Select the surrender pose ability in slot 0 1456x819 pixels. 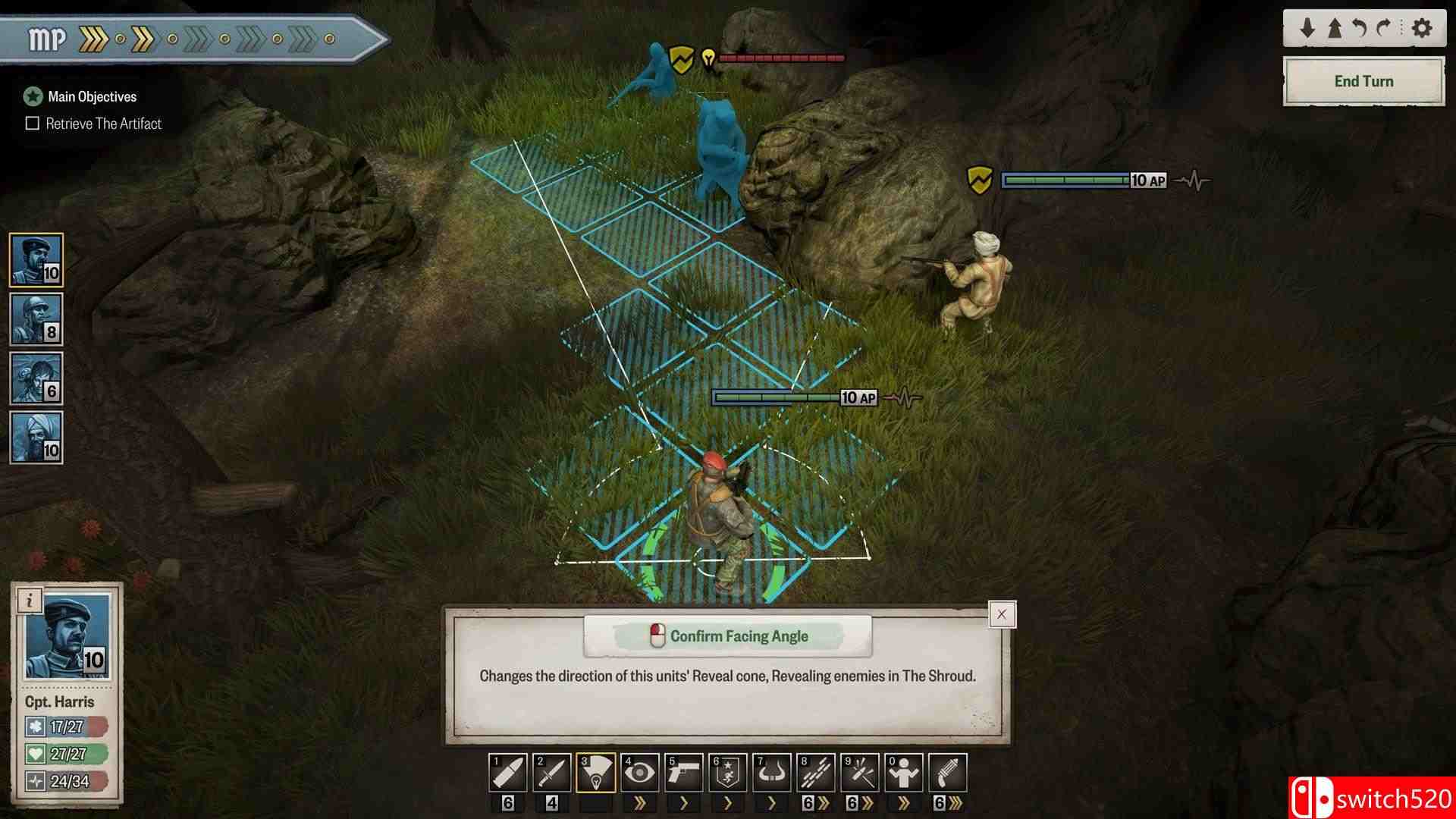(905, 771)
